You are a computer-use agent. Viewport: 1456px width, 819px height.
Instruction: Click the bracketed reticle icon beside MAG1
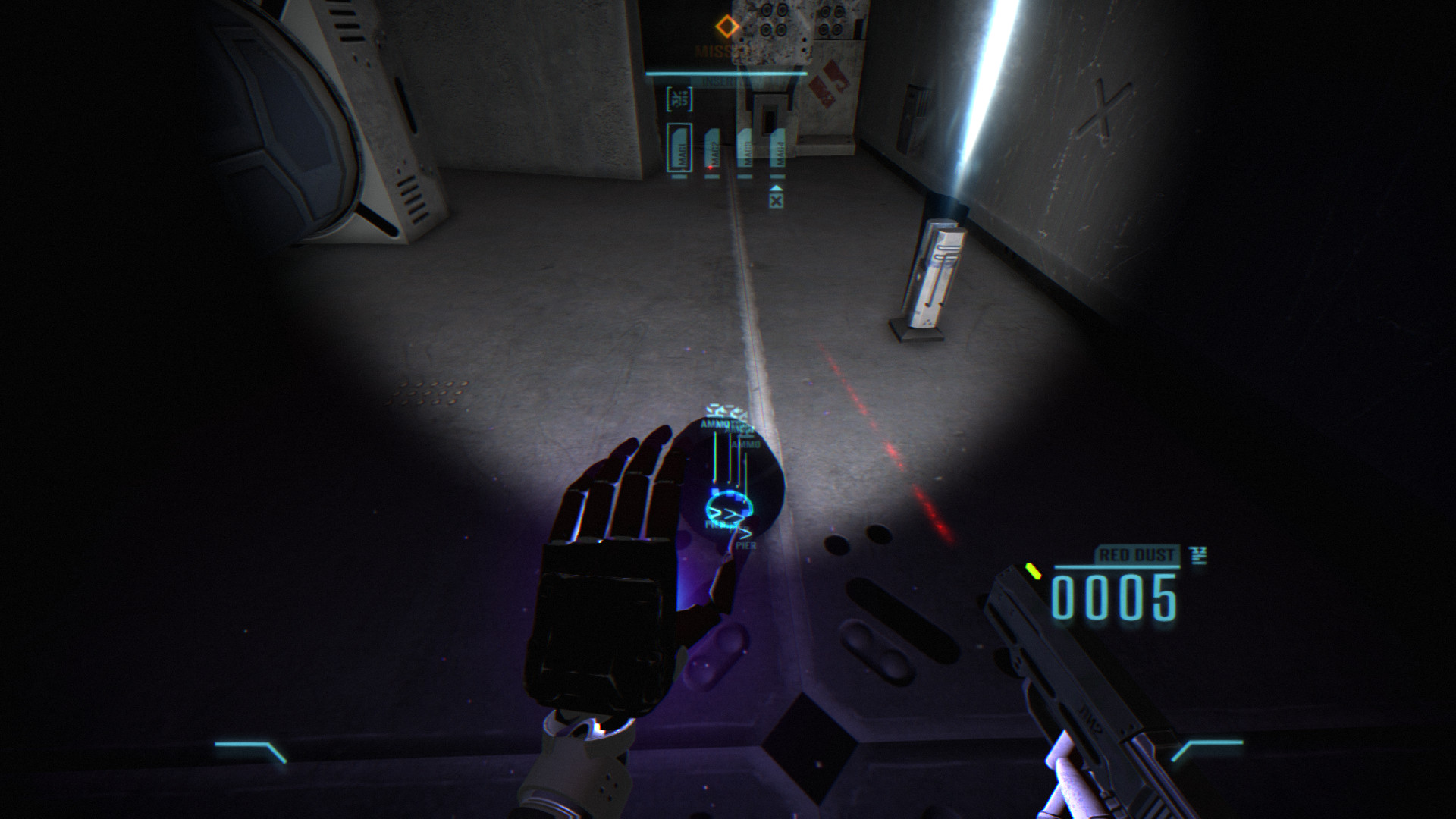[x=678, y=99]
